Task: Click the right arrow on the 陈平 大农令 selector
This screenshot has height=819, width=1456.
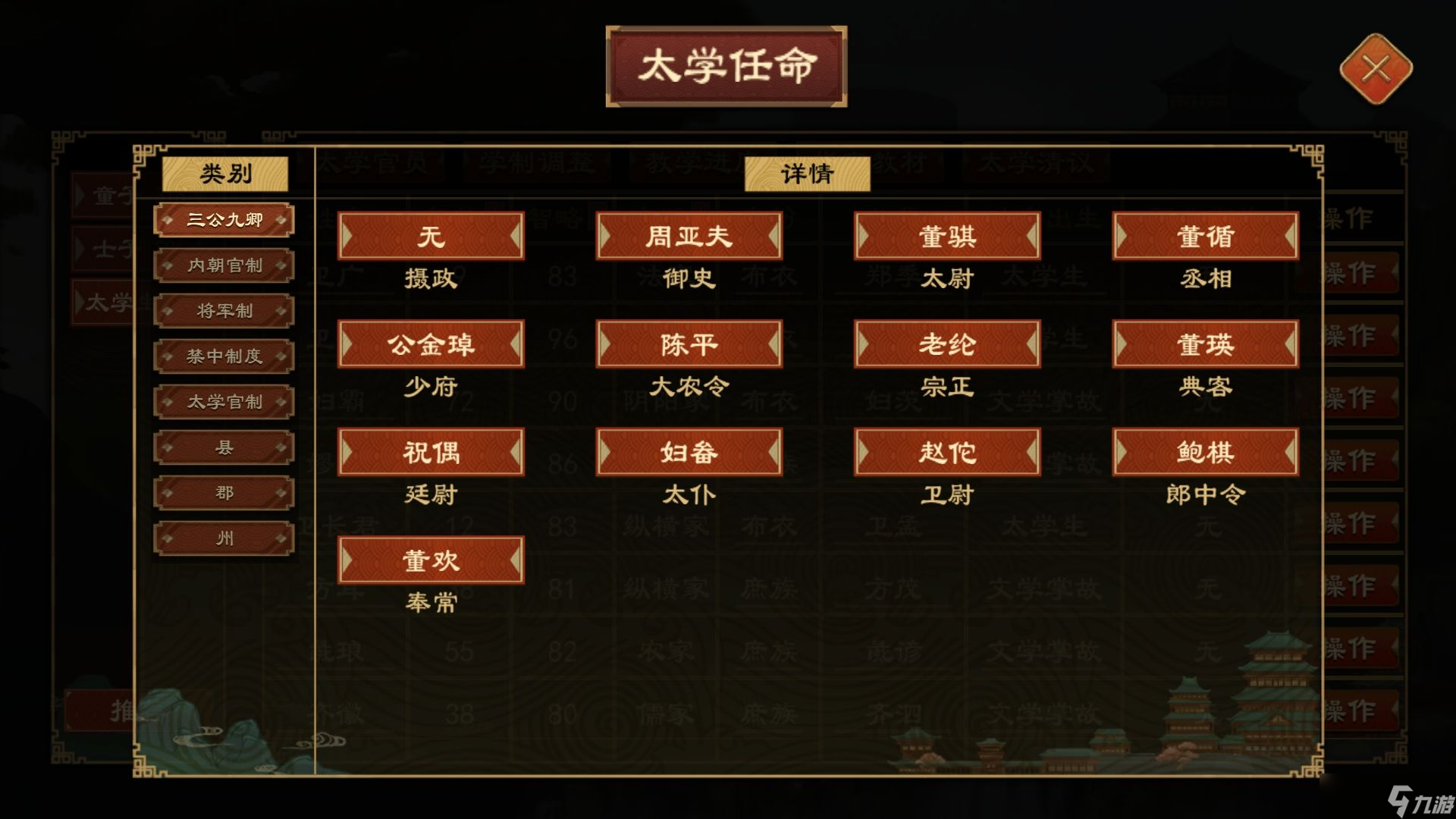Action: (x=773, y=344)
